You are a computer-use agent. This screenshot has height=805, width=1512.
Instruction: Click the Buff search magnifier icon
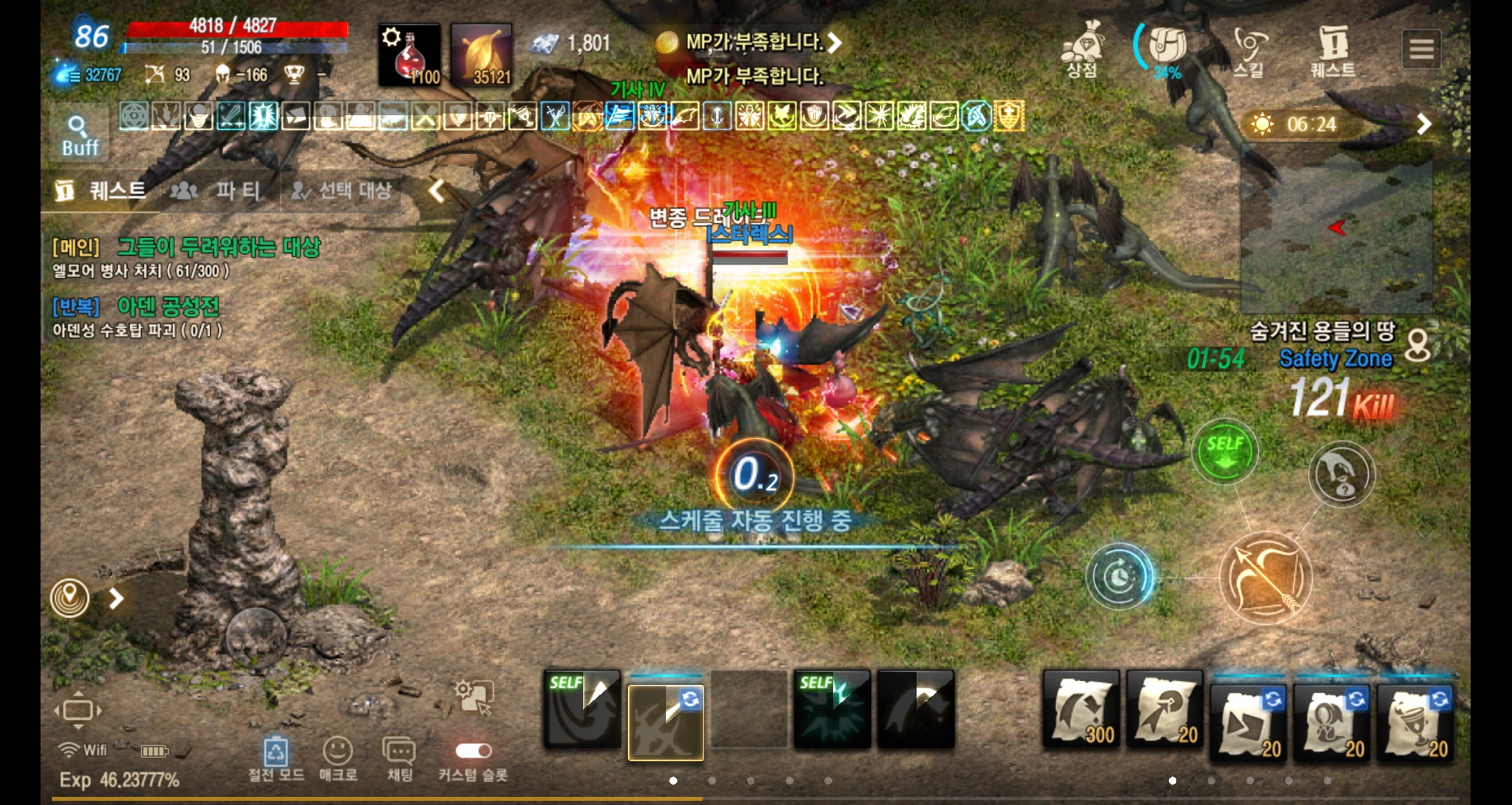[x=77, y=130]
